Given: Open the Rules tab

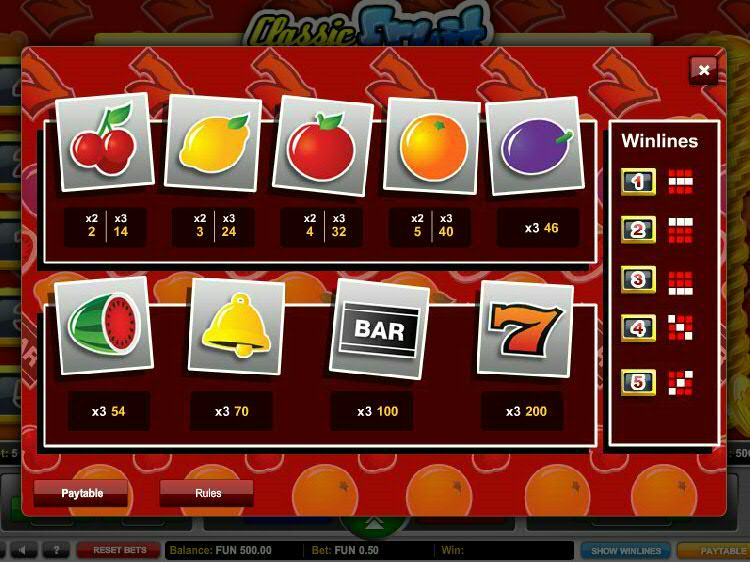Looking at the screenshot, I should click(207, 493).
